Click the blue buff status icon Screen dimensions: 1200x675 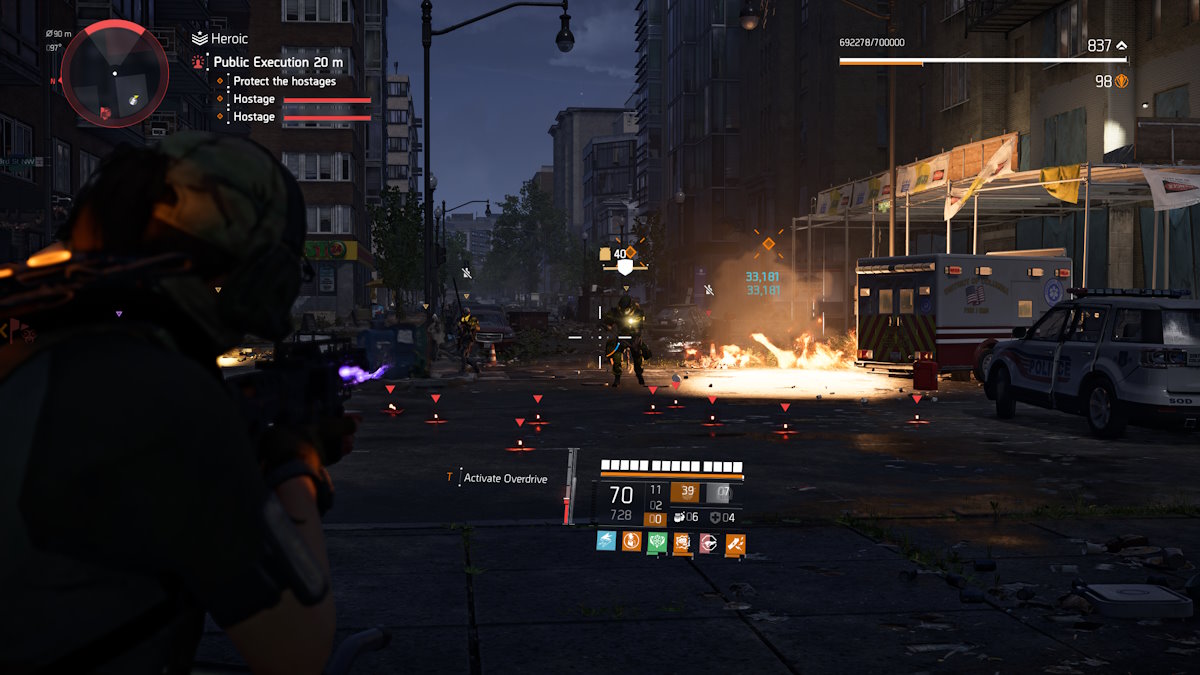coord(606,542)
